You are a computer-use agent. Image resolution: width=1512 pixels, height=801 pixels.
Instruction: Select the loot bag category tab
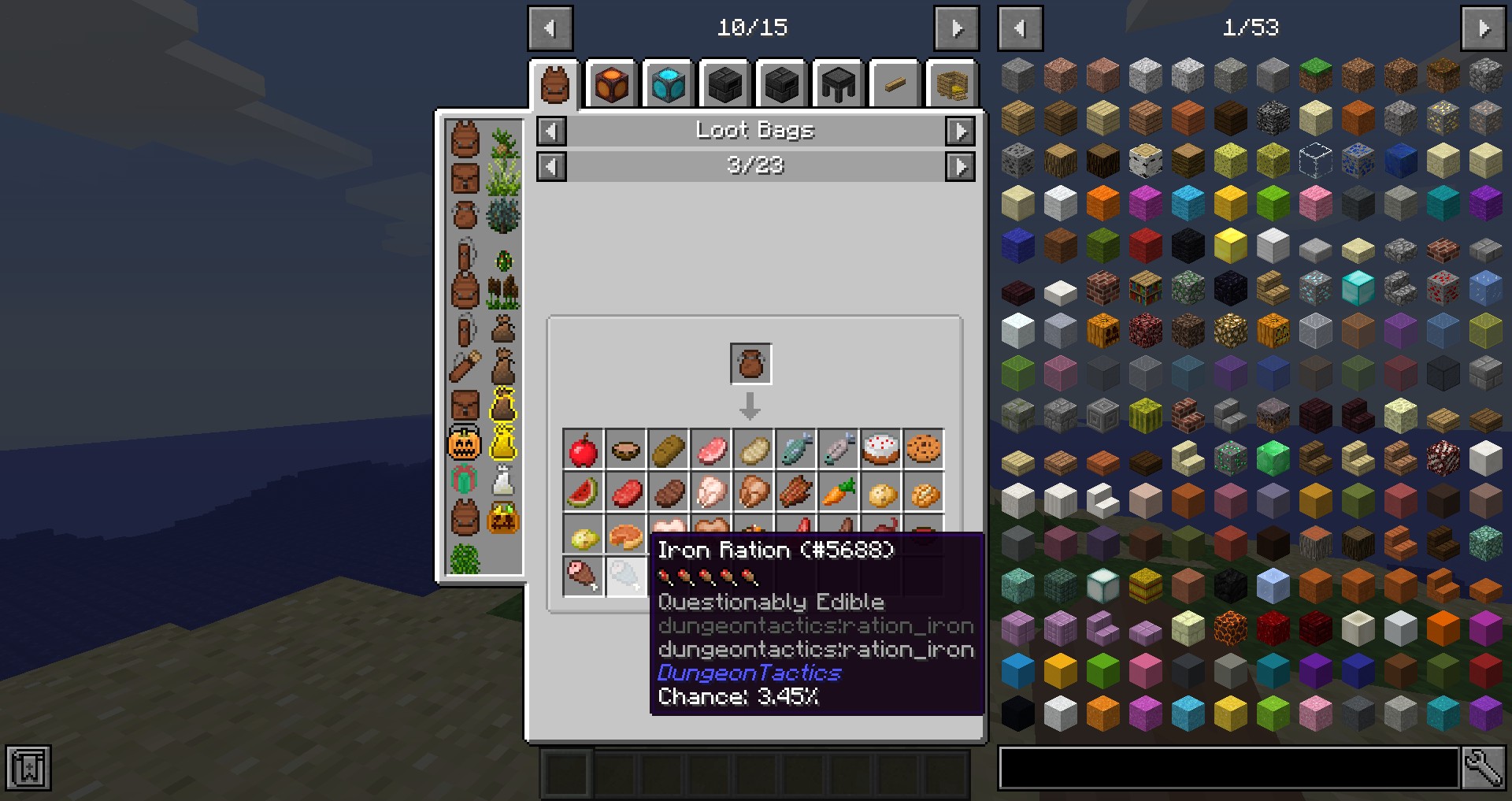pos(554,84)
